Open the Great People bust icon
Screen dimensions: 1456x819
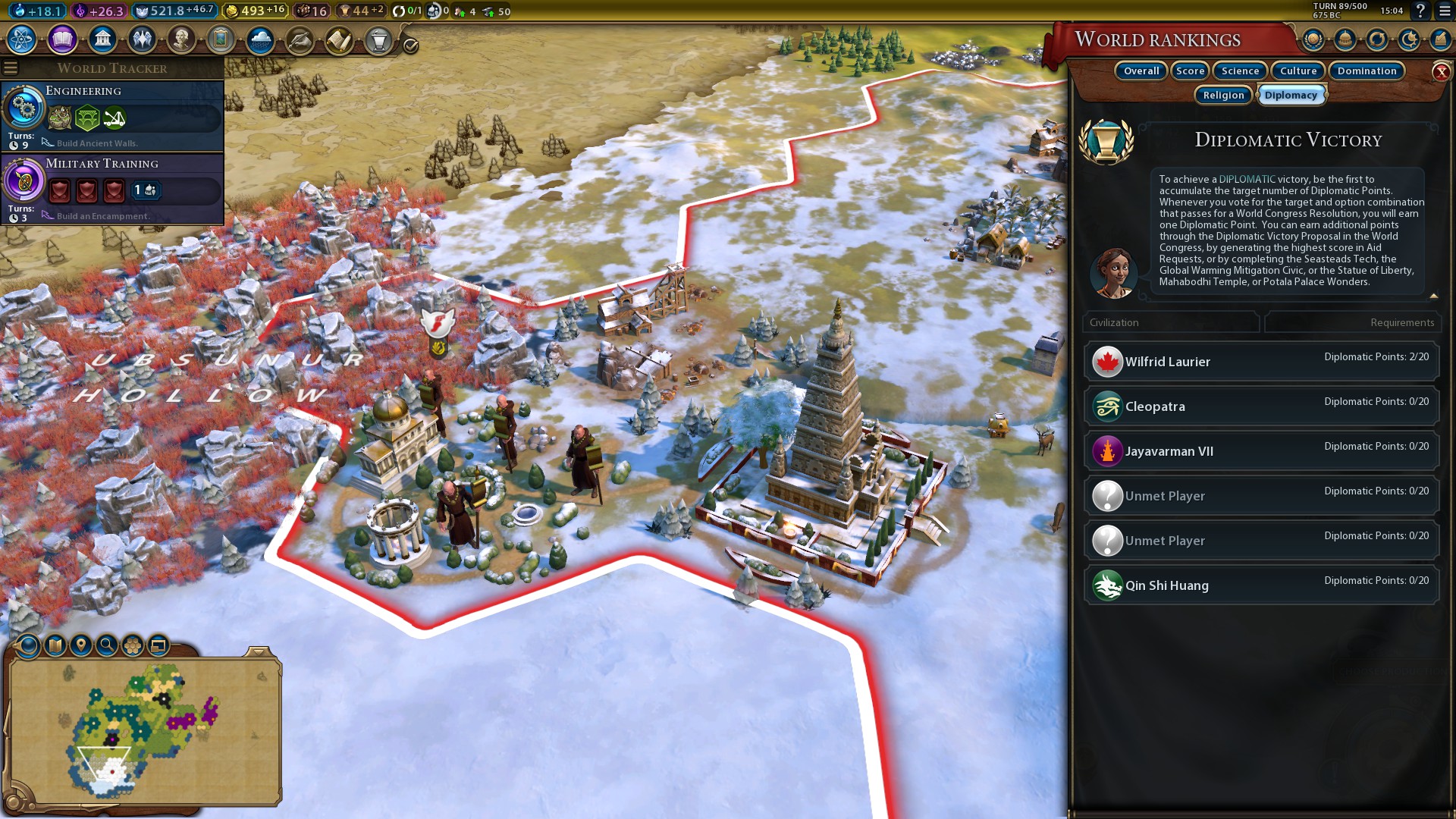point(181,39)
